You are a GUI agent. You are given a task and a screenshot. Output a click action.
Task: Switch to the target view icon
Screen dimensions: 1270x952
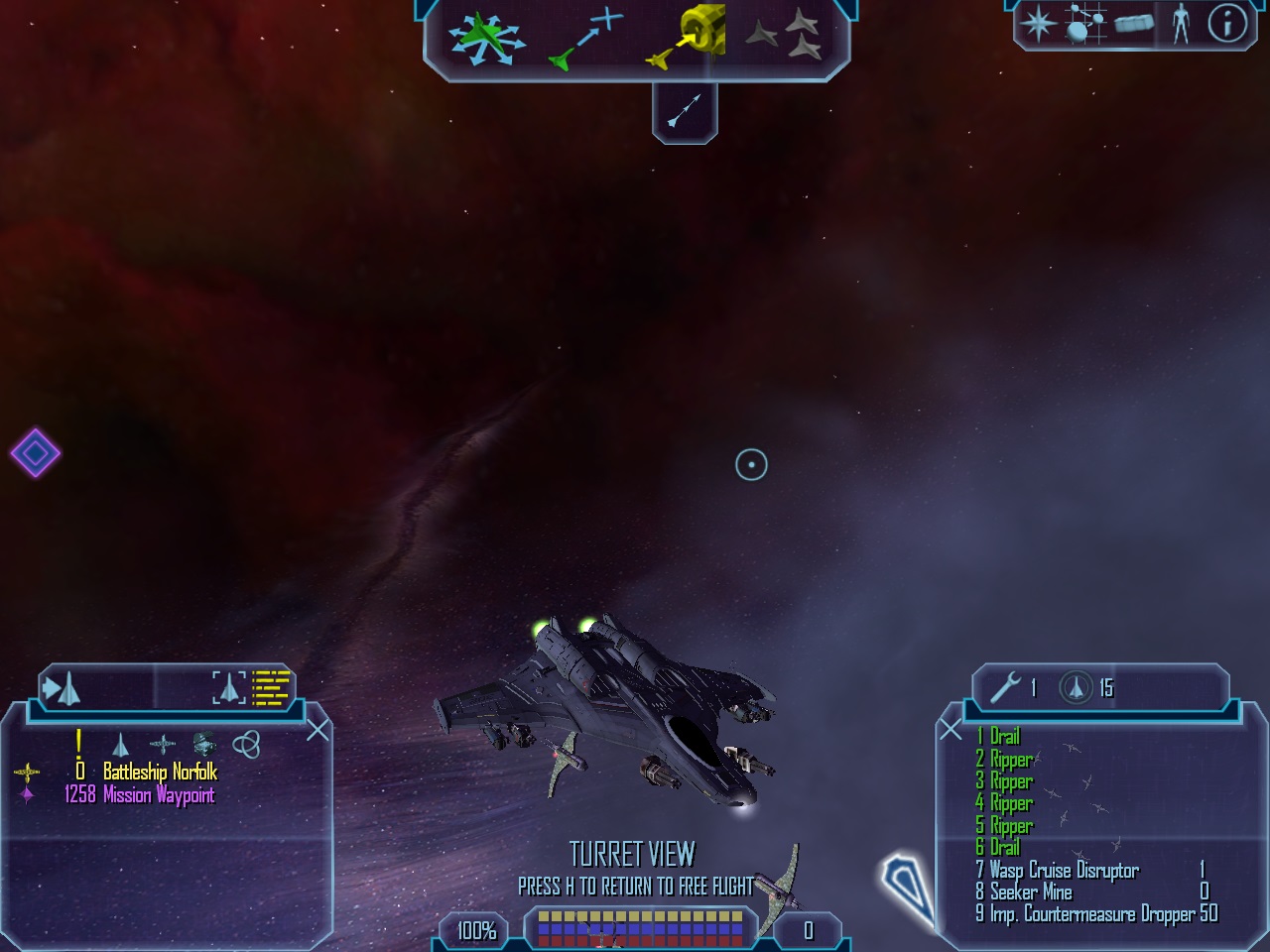[228, 686]
